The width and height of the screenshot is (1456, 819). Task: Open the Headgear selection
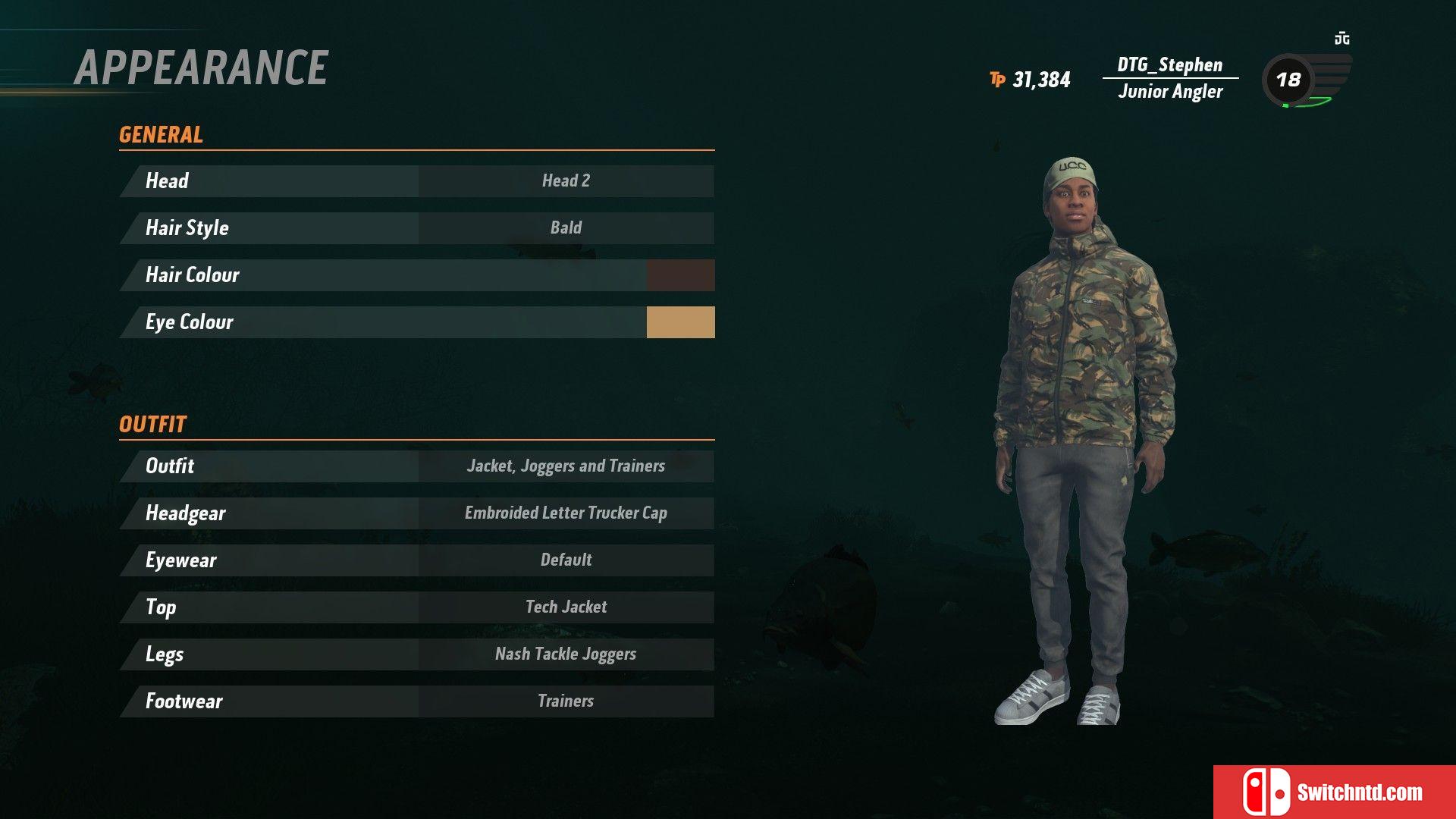click(x=416, y=513)
